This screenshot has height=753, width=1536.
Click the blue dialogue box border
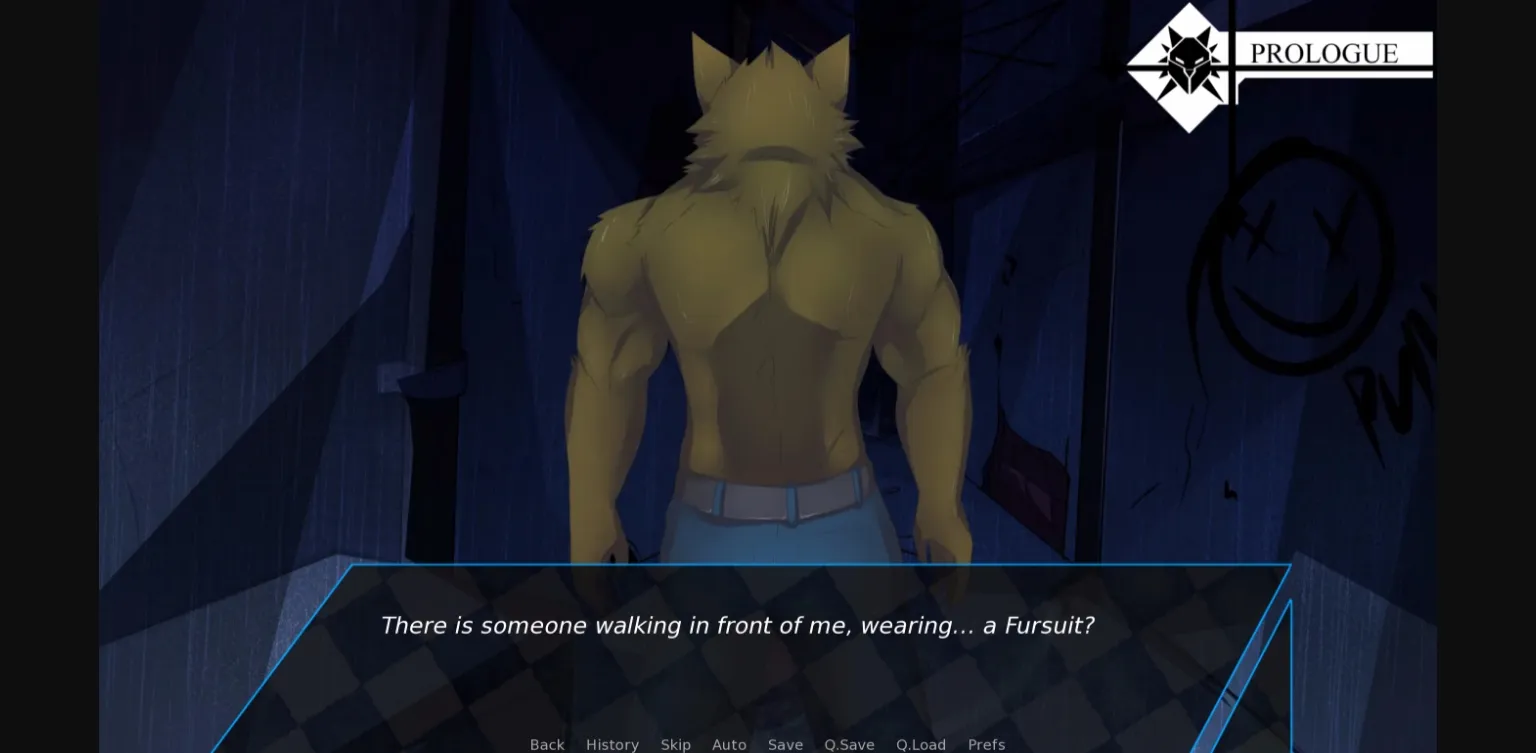pos(700,565)
